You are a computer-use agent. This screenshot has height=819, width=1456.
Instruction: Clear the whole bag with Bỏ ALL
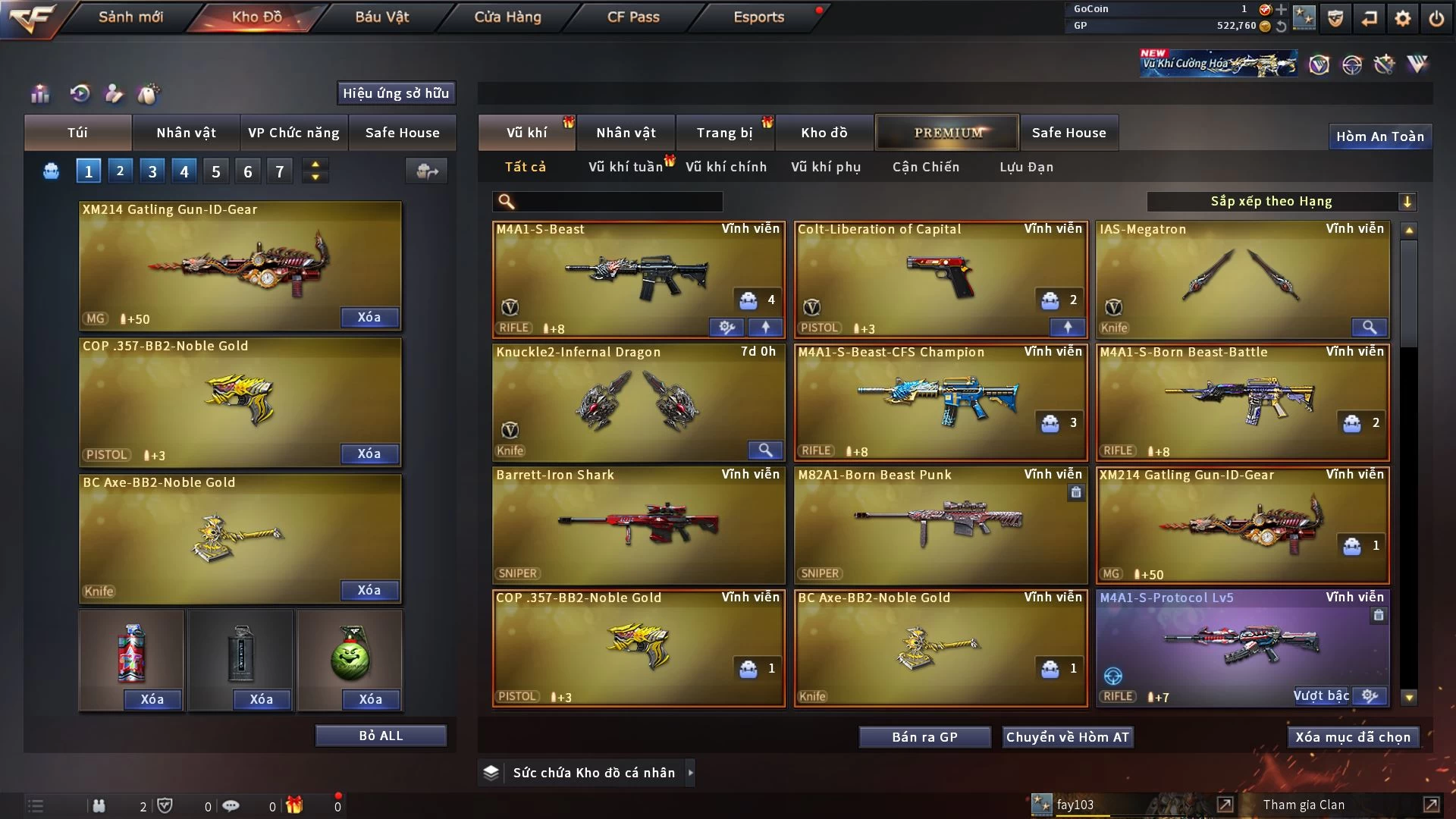[381, 736]
